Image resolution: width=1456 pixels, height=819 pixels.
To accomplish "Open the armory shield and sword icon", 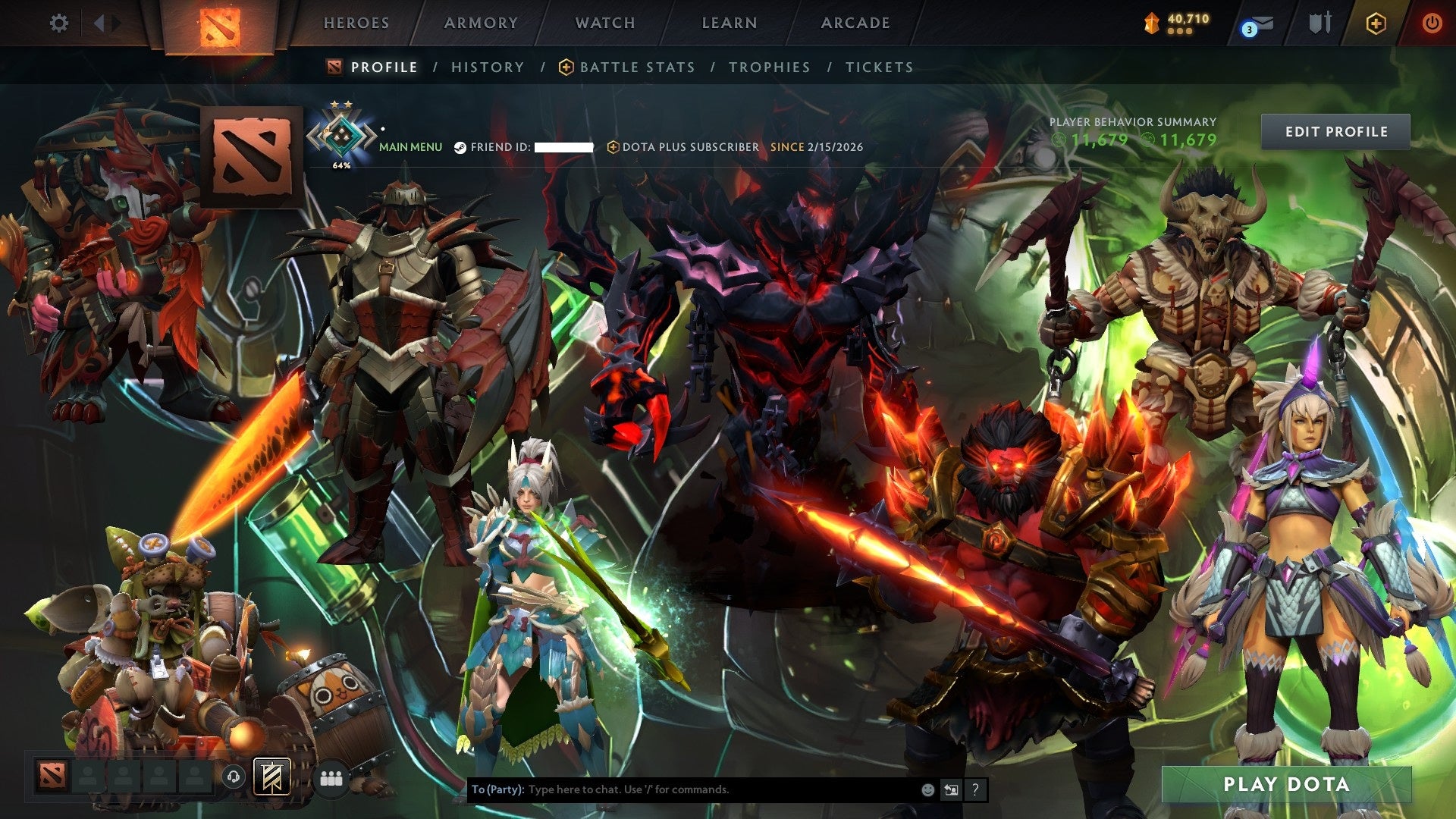I will click(1323, 23).
